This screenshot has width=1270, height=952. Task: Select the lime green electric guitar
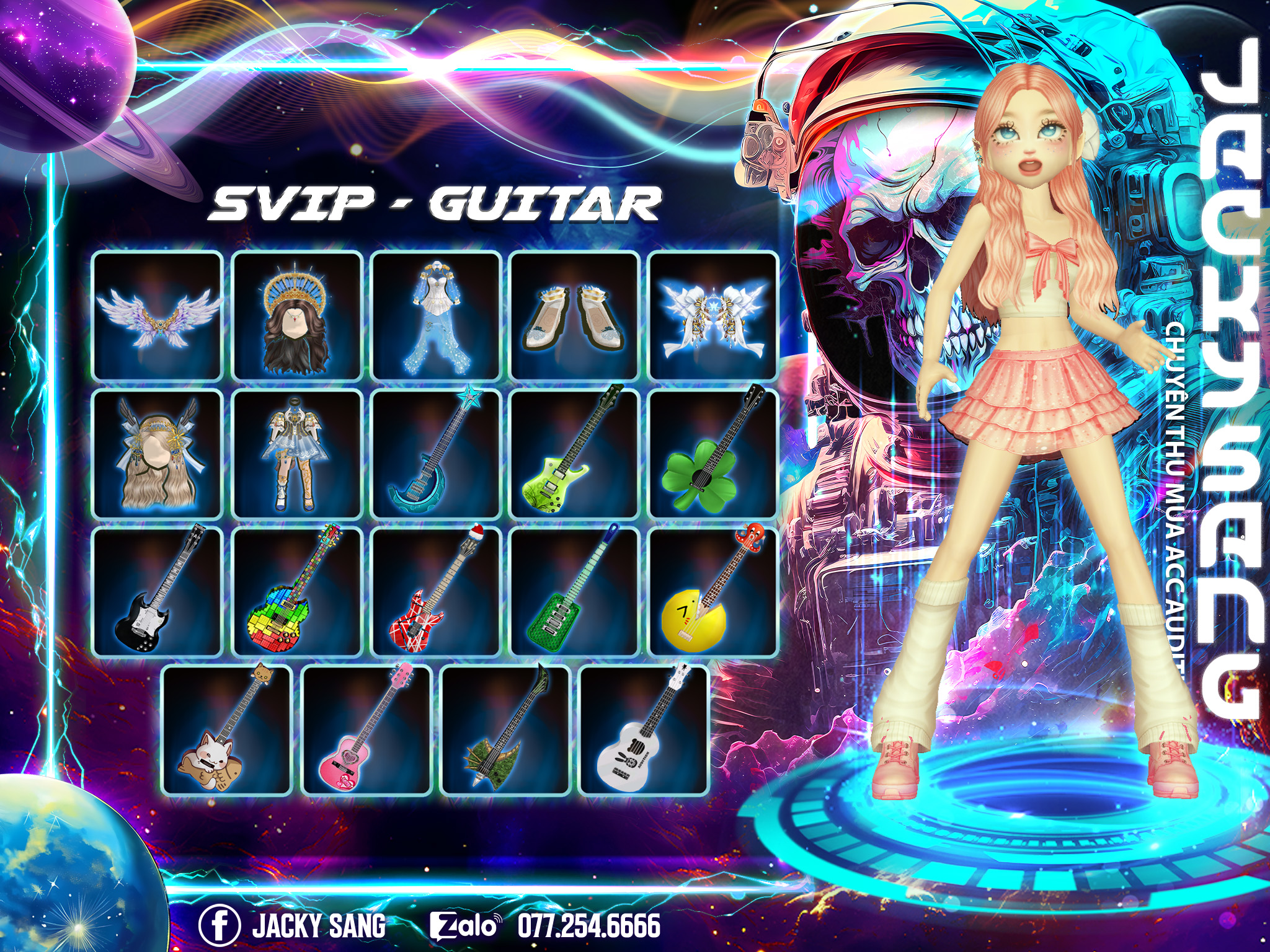pos(574,454)
